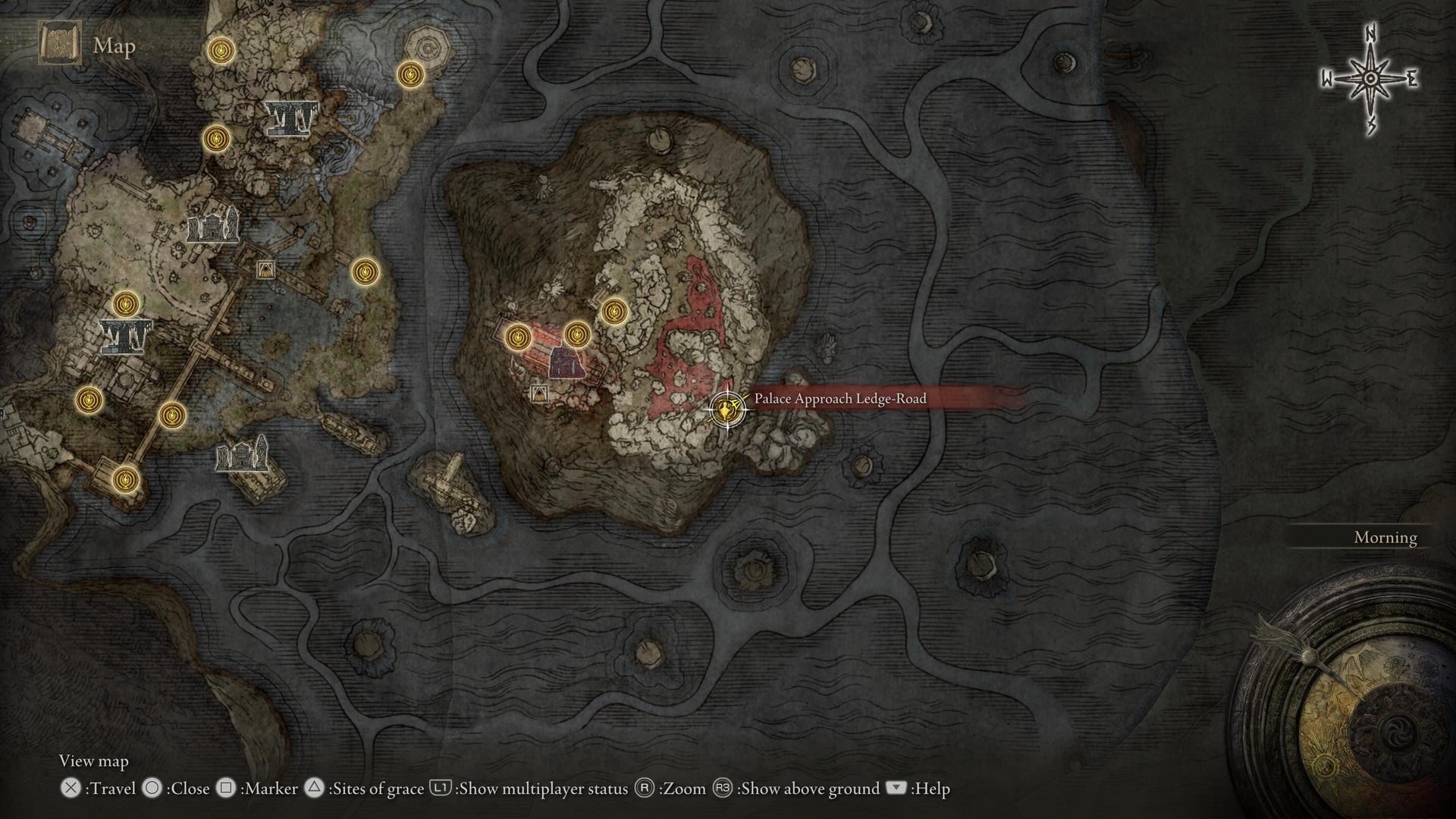Select the highlighted Palace Approach Ledge-Road grace marker
The width and height of the screenshot is (1456, 819).
[726, 410]
